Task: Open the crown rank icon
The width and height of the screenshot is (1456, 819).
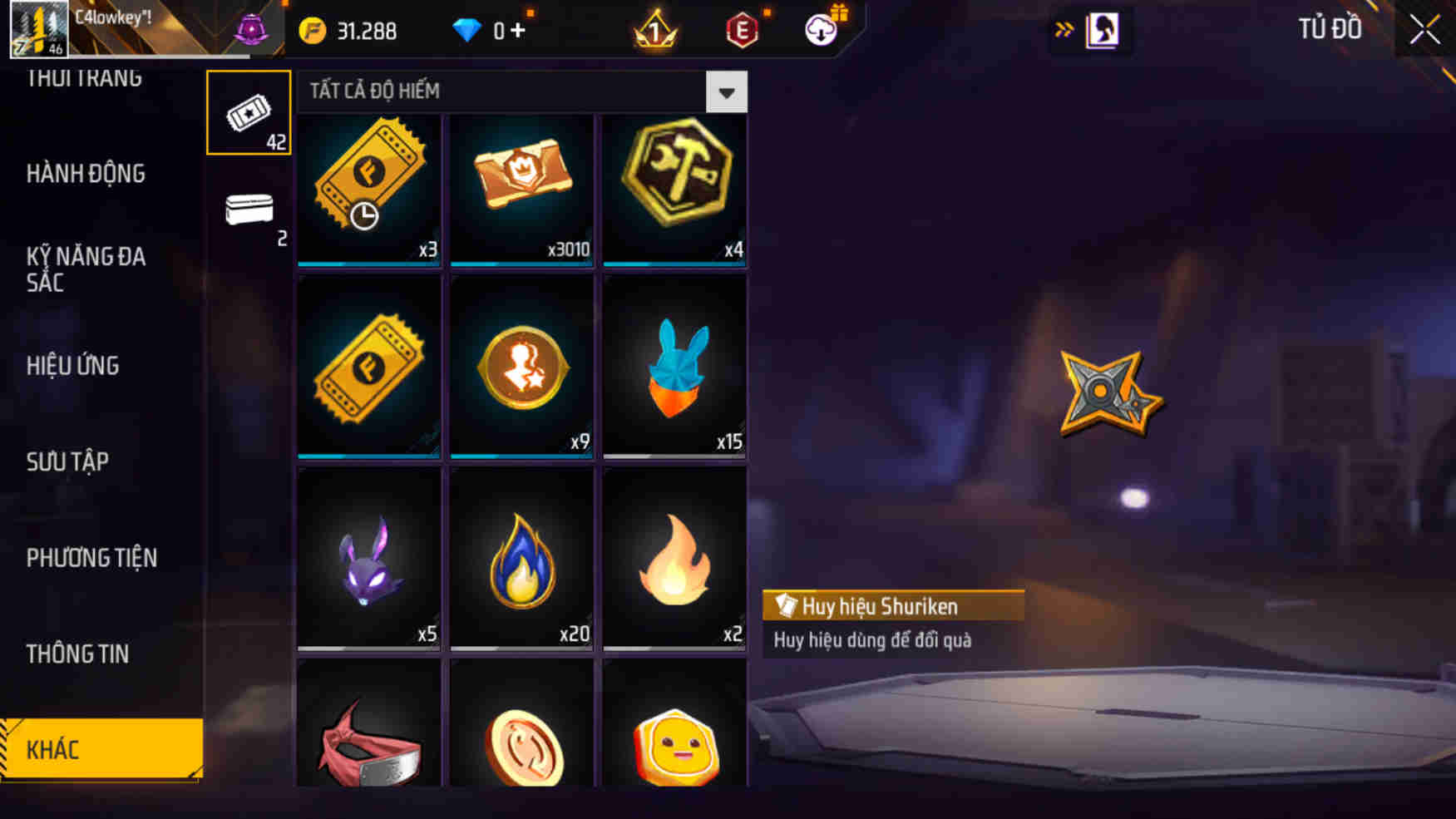Action: (x=654, y=30)
